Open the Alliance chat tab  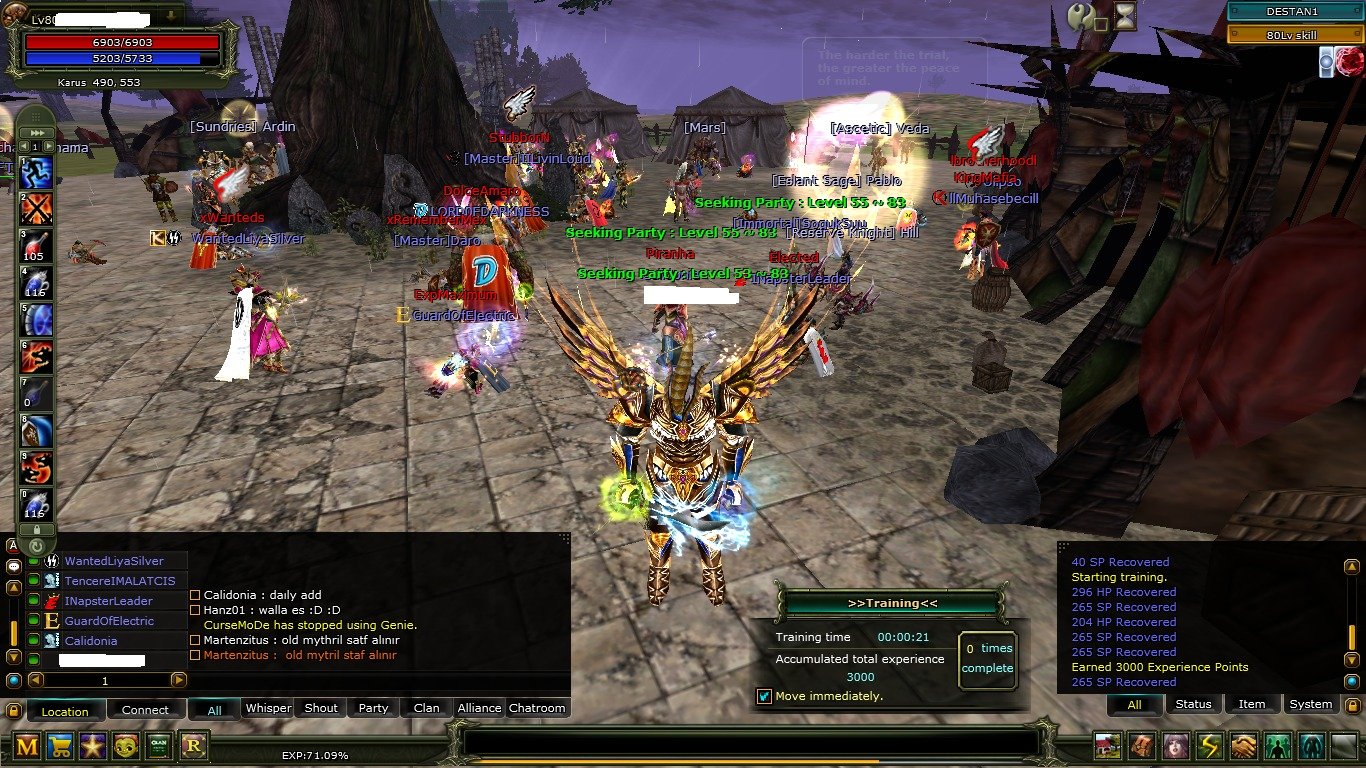click(x=479, y=708)
